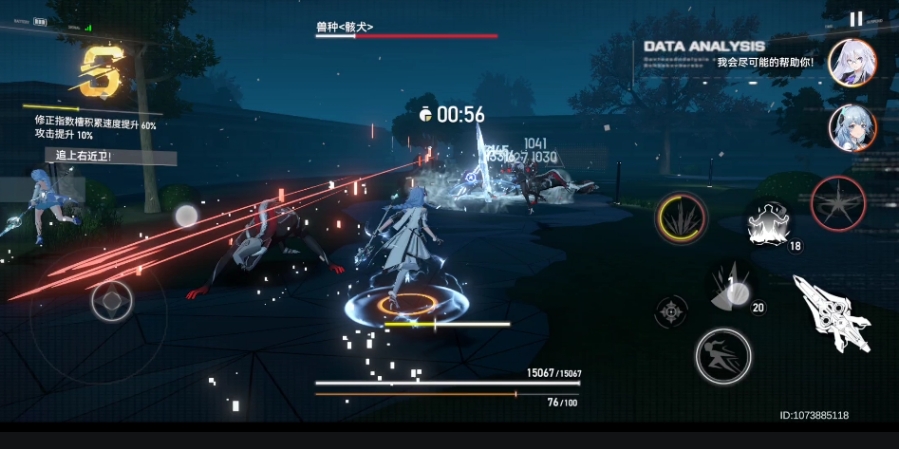Activate the red-ringed star burst ultimate
The height and width of the screenshot is (449, 899).
[838, 204]
